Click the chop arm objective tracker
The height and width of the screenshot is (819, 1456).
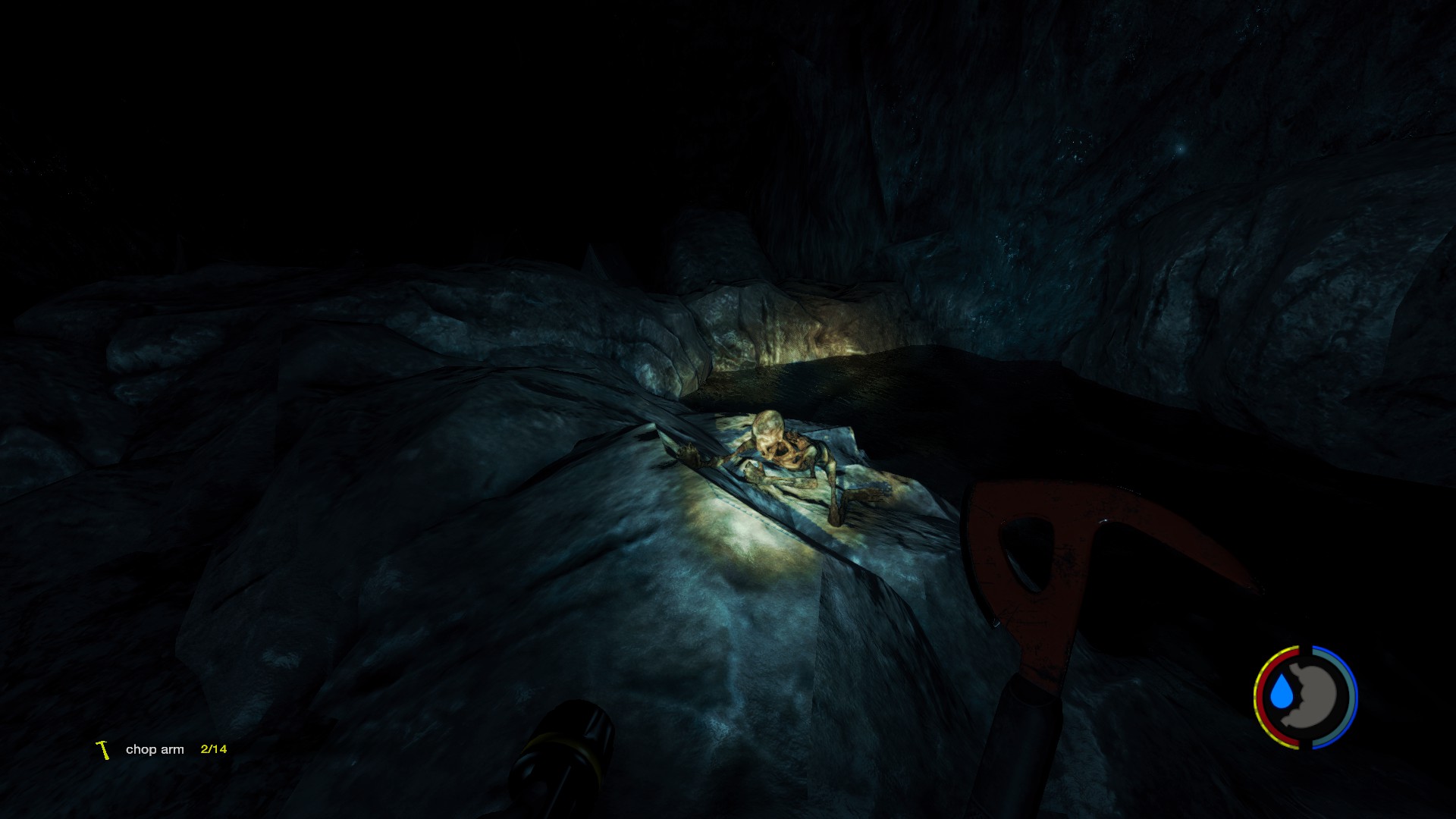click(155, 749)
